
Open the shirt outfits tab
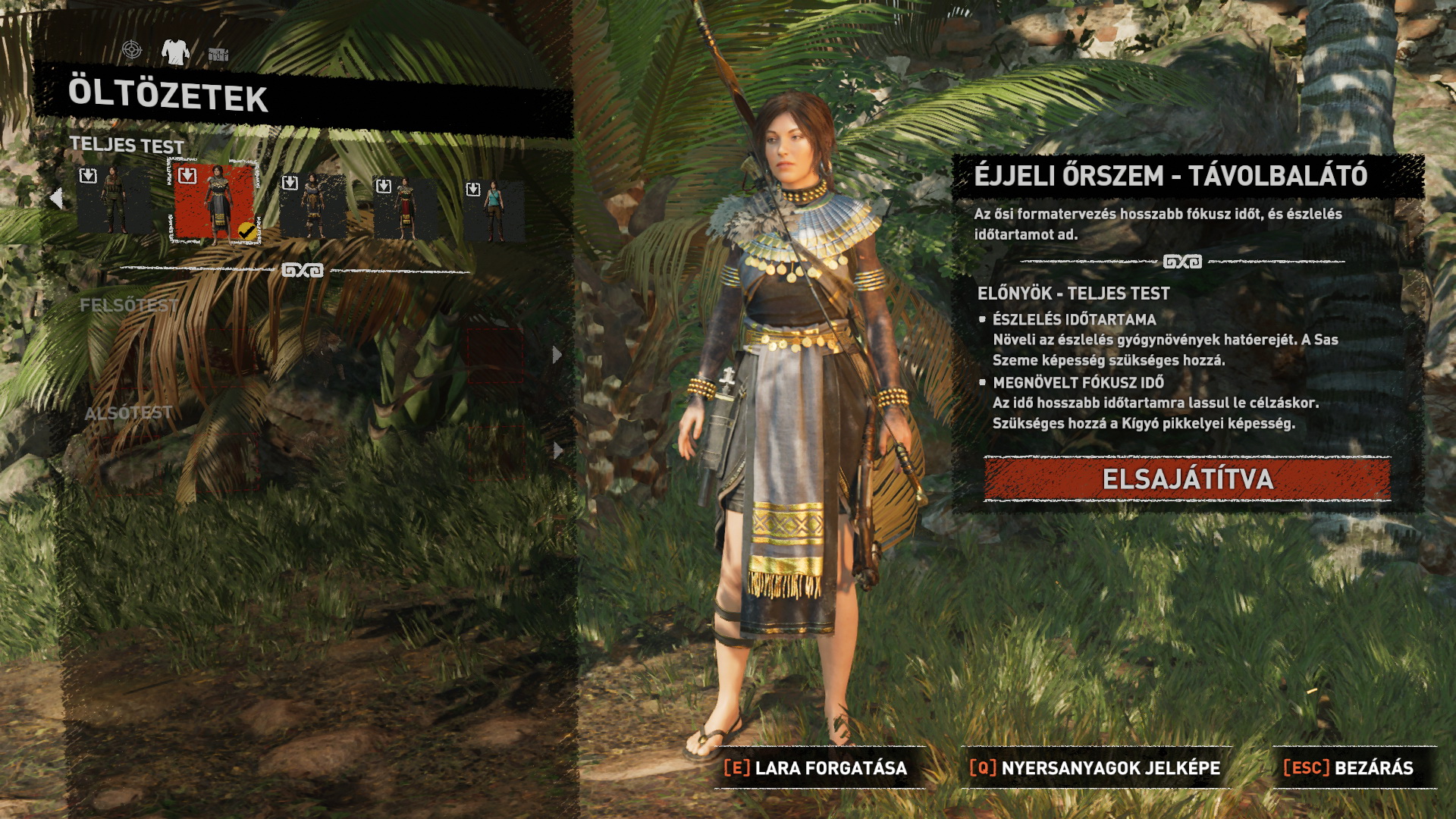click(175, 52)
